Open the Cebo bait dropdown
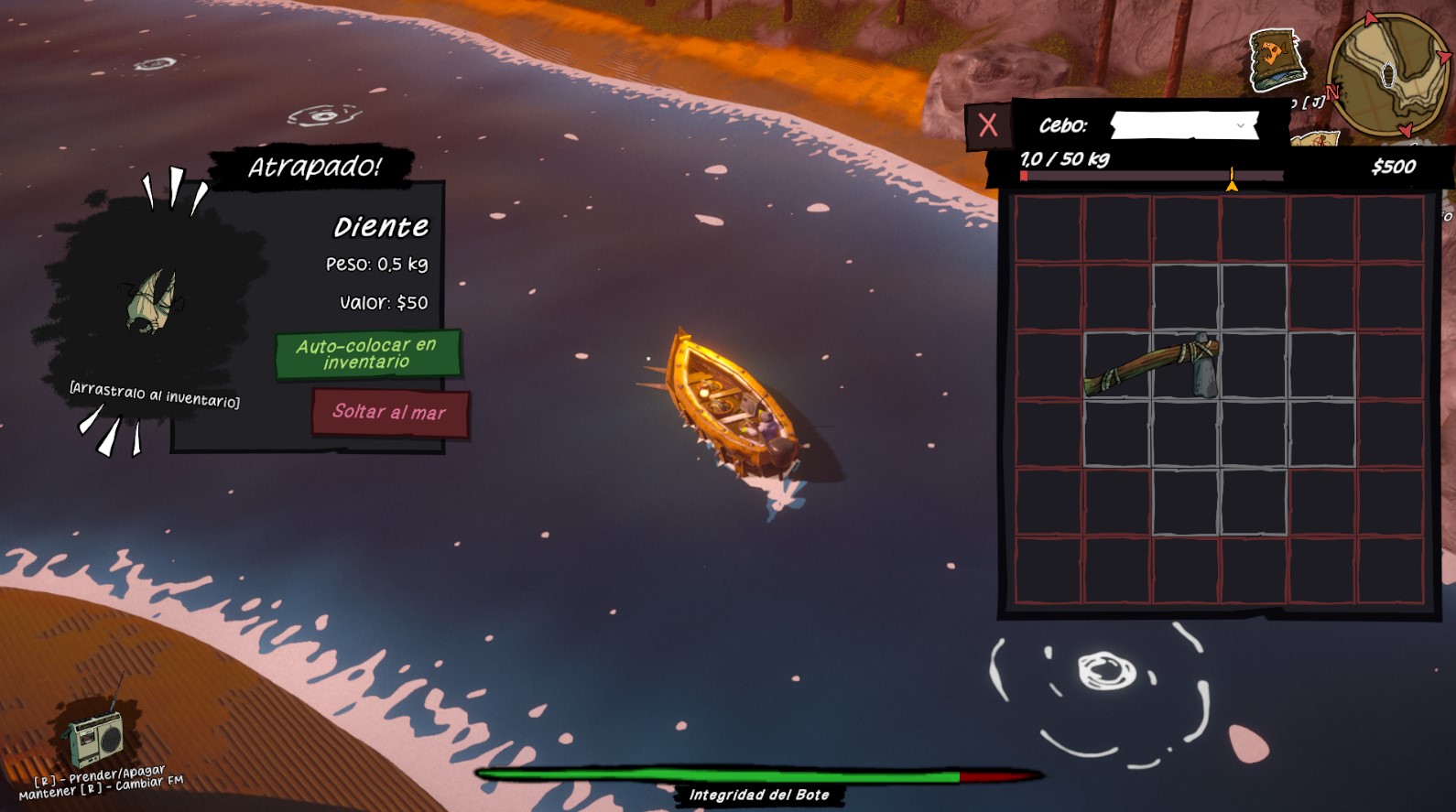This screenshot has width=1456, height=812. (1183, 125)
